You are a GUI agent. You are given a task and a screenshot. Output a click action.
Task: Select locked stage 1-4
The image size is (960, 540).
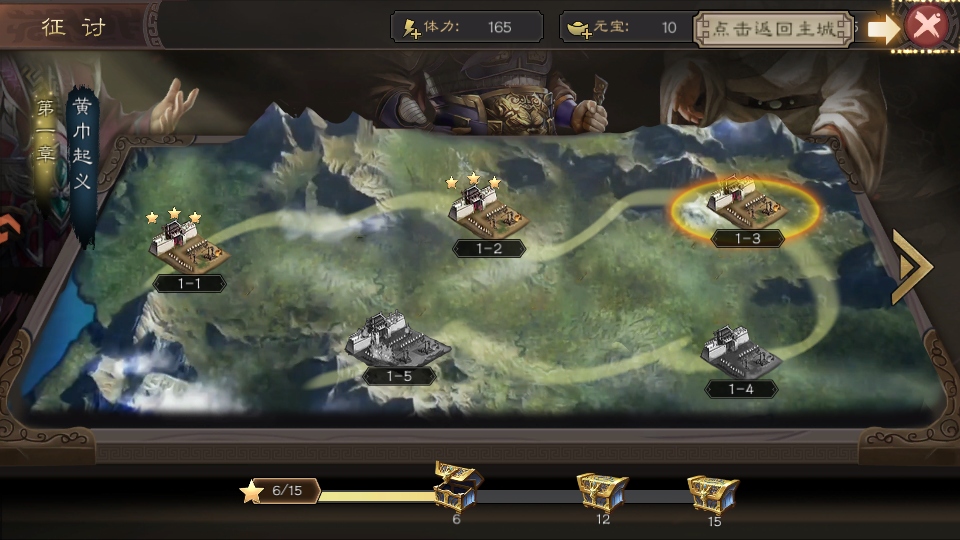tap(741, 353)
